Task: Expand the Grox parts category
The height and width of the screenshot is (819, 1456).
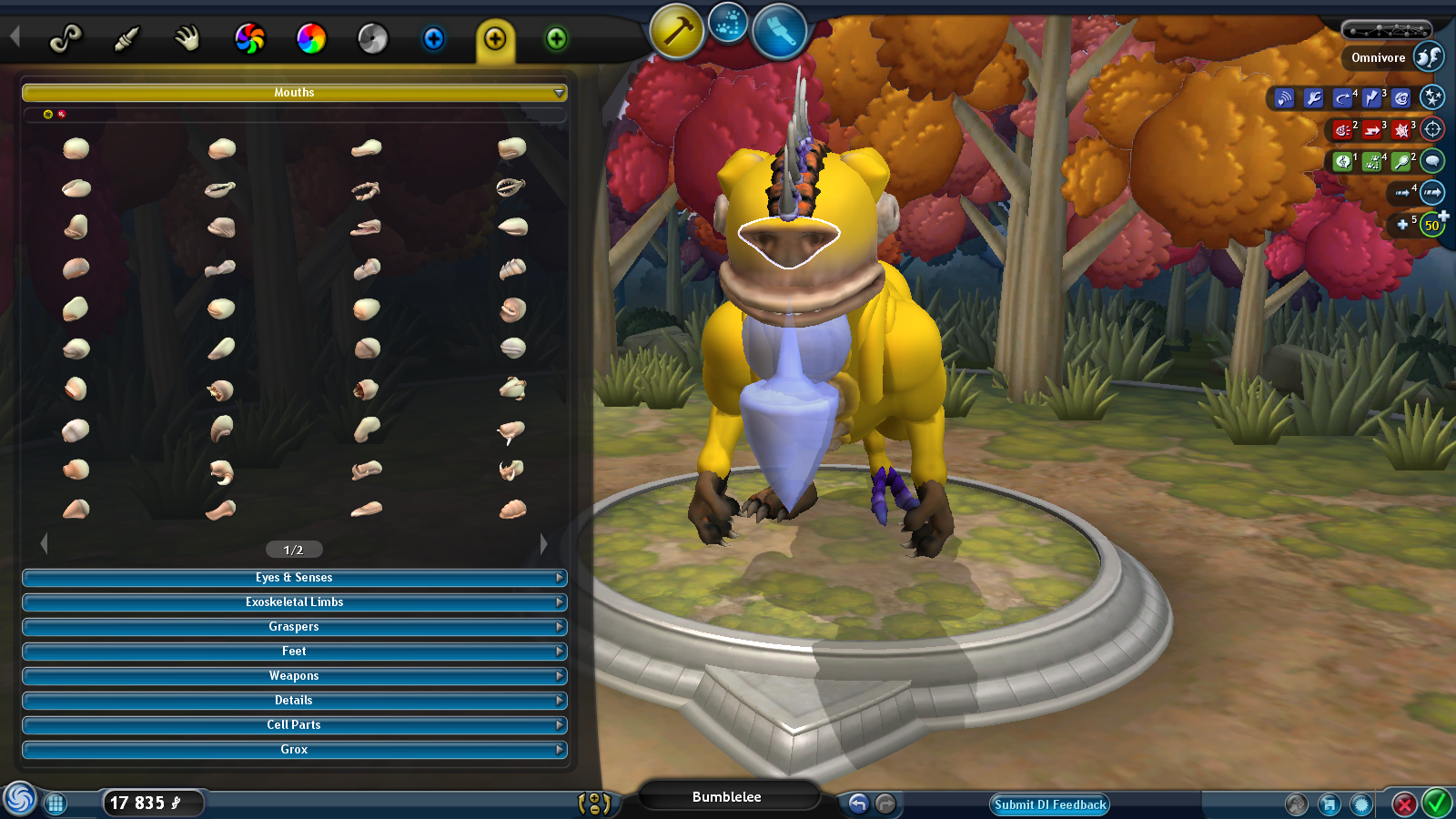Action: click(x=294, y=750)
